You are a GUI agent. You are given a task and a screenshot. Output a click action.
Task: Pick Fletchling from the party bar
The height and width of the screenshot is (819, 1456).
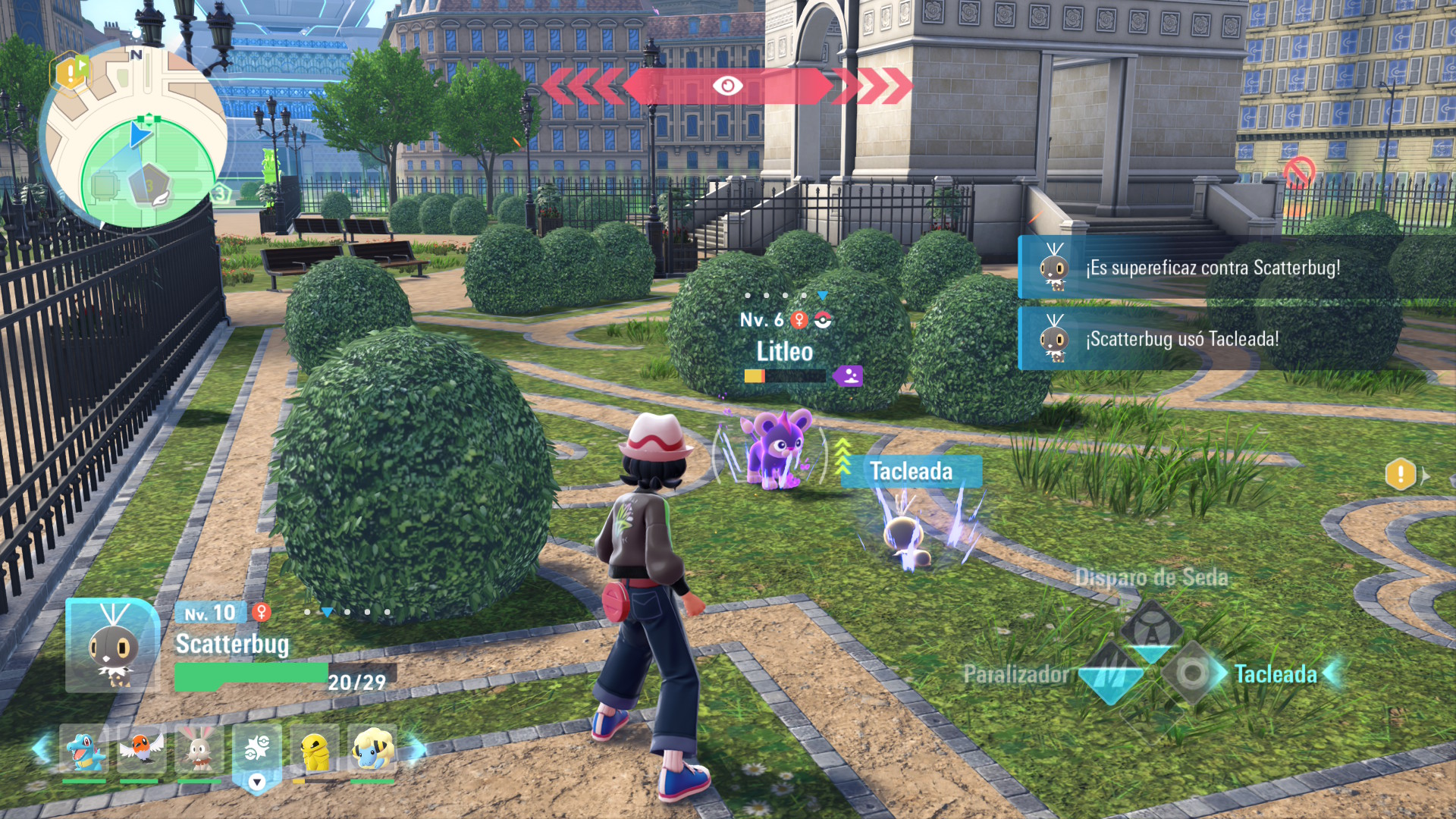[x=140, y=749]
